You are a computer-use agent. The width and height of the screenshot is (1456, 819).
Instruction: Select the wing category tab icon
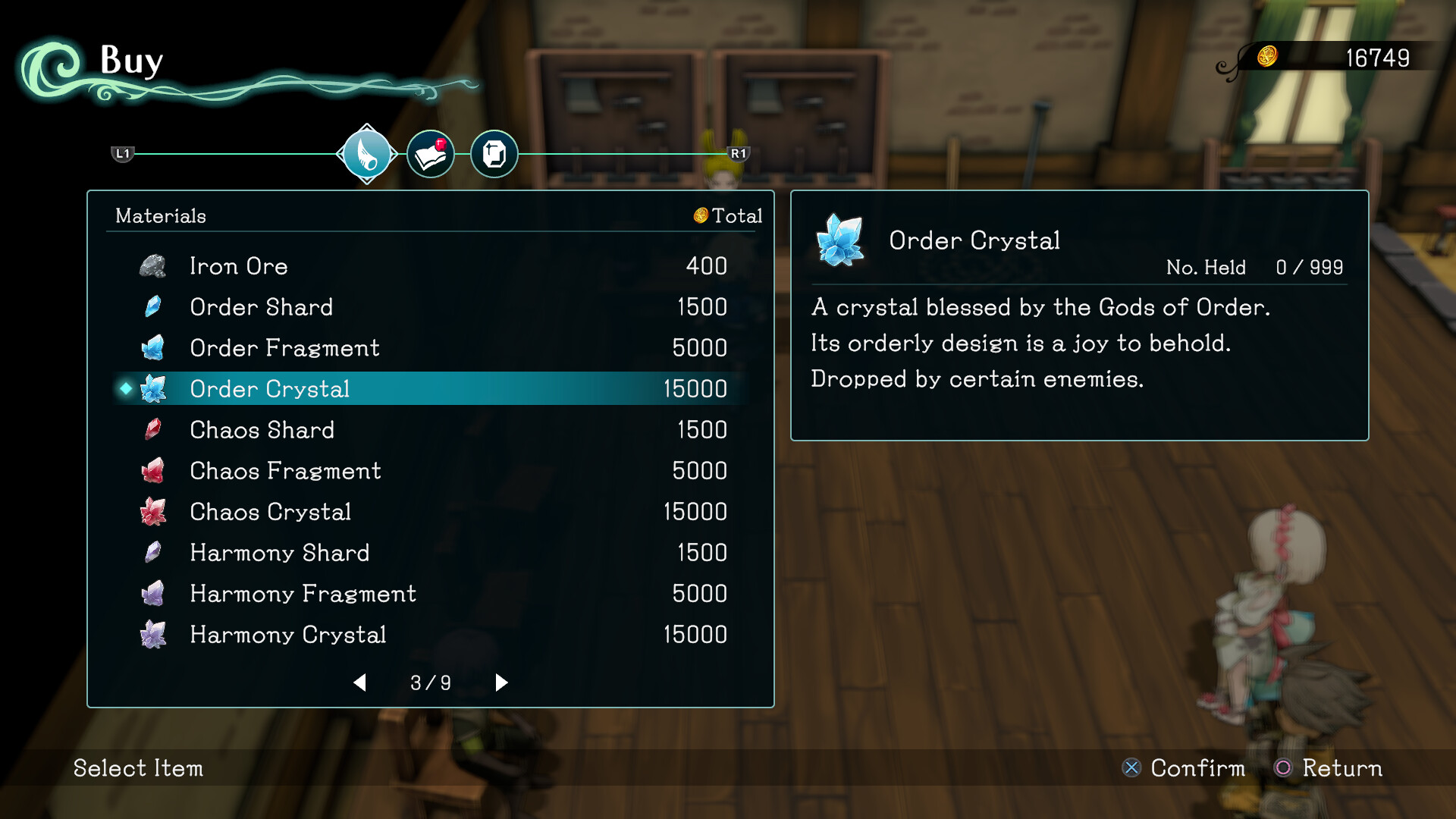point(366,154)
